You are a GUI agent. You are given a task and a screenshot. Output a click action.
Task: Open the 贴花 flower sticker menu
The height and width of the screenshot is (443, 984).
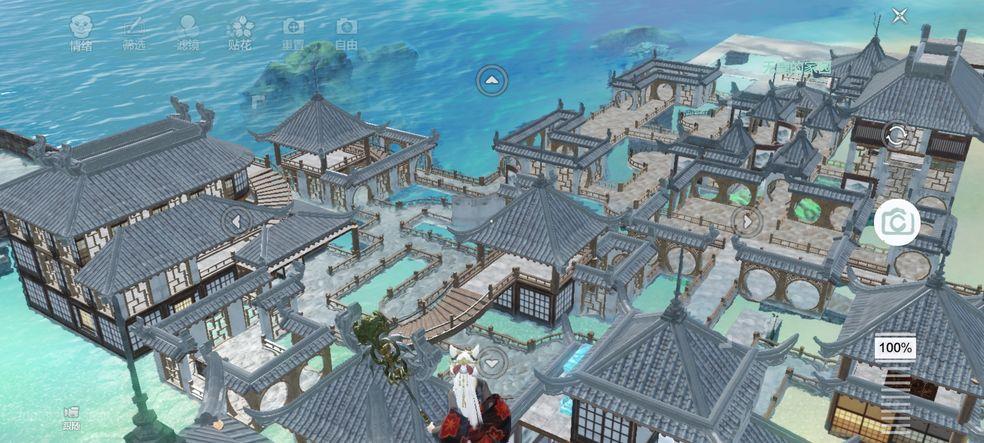pos(241,30)
